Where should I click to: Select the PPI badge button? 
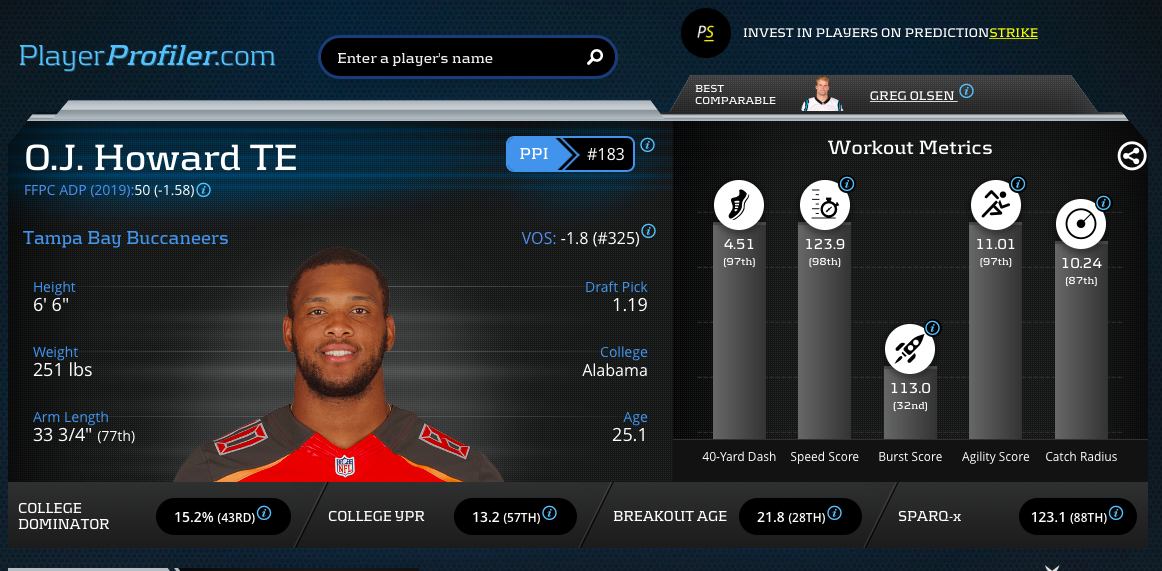pyautogui.click(x=534, y=155)
